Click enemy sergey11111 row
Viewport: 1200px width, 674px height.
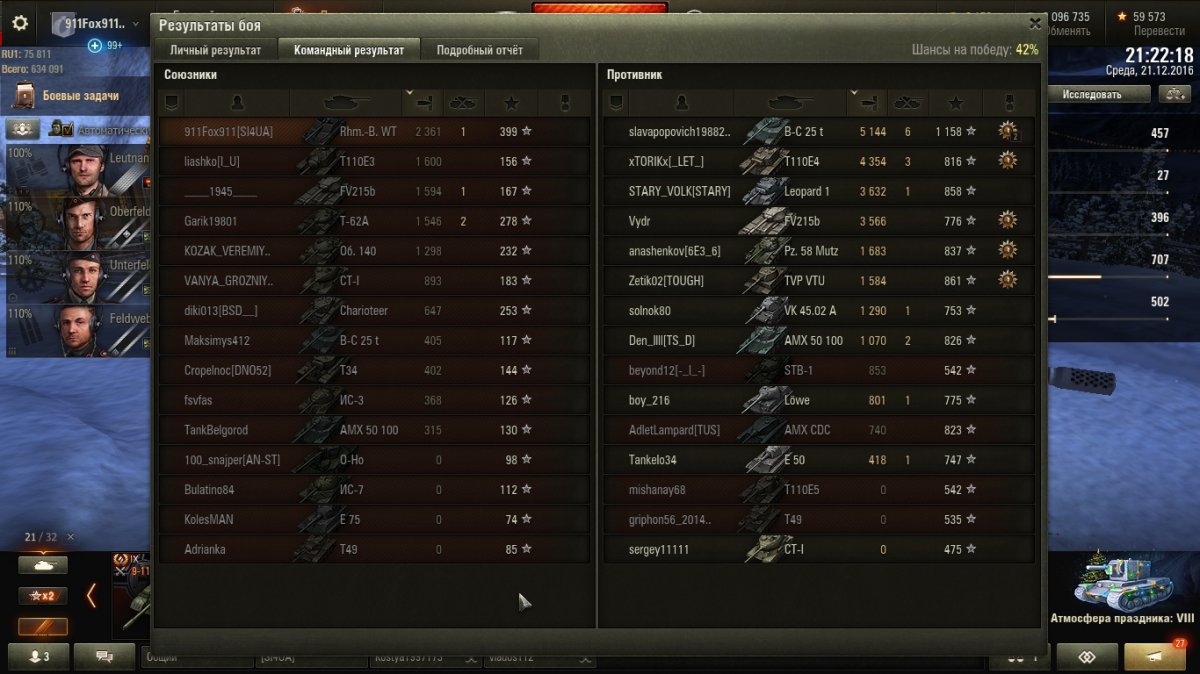pos(818,549)
